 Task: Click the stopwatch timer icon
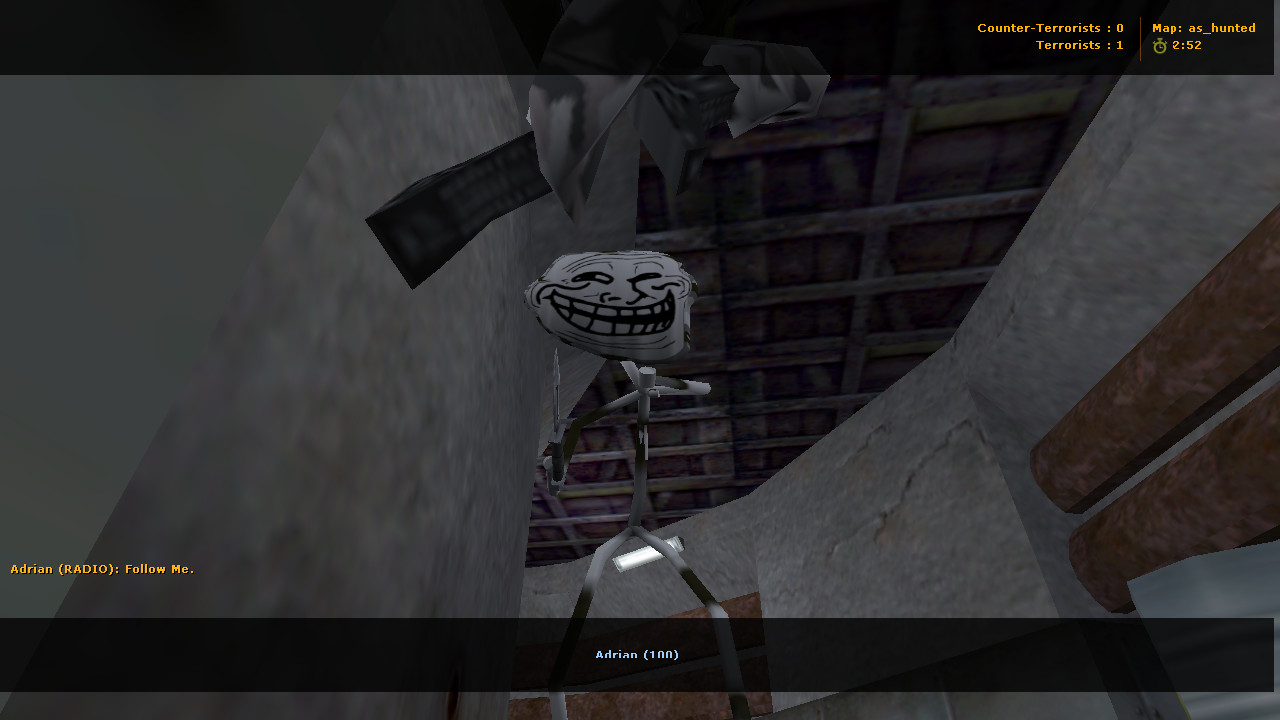[1159, 45]
